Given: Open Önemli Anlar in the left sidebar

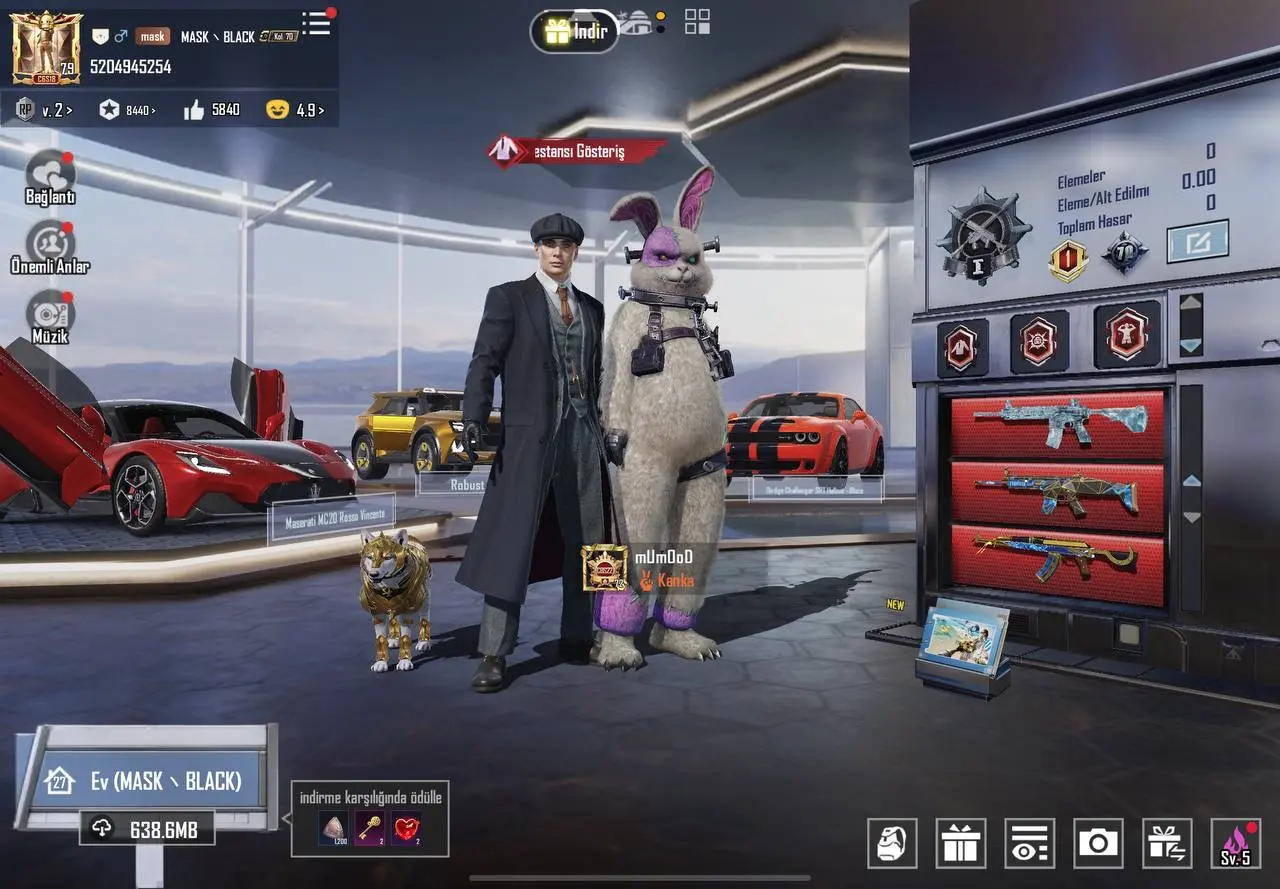Looking at the screenshot, I should (50, 242).
